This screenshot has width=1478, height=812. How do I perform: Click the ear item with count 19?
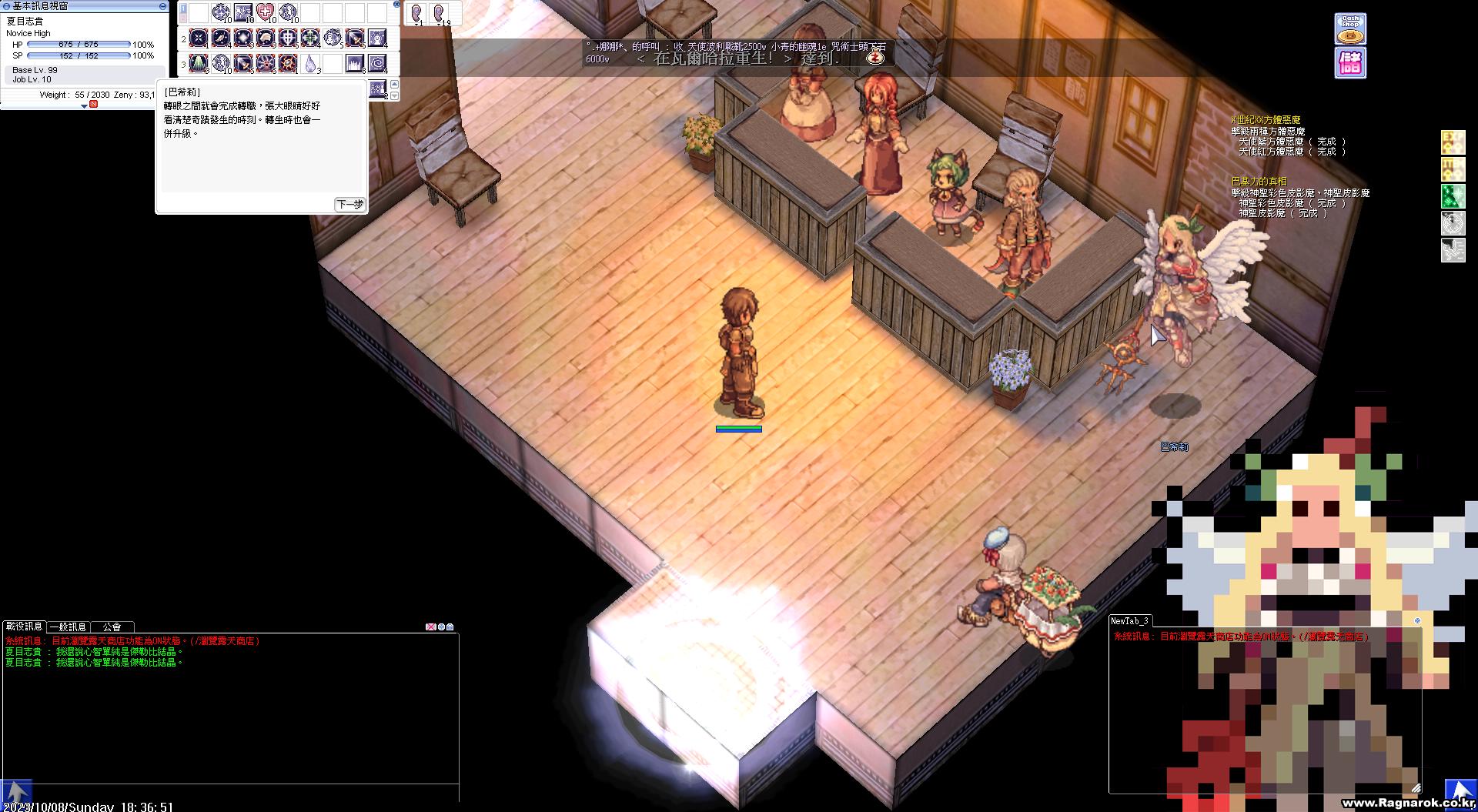click(440, 13)
